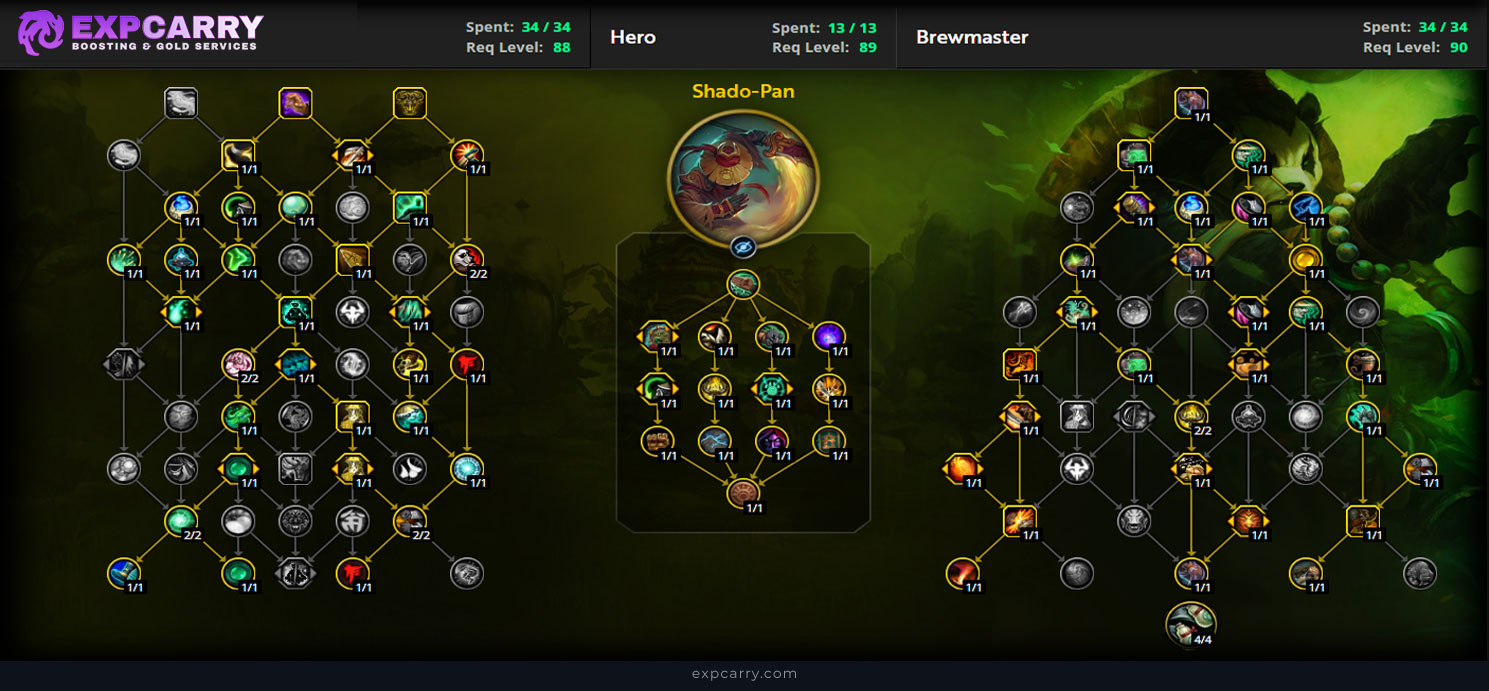The image size is (1489, 691).
Task: Select the gold tiger-face talent atop class tree
Action: (410, 103)
